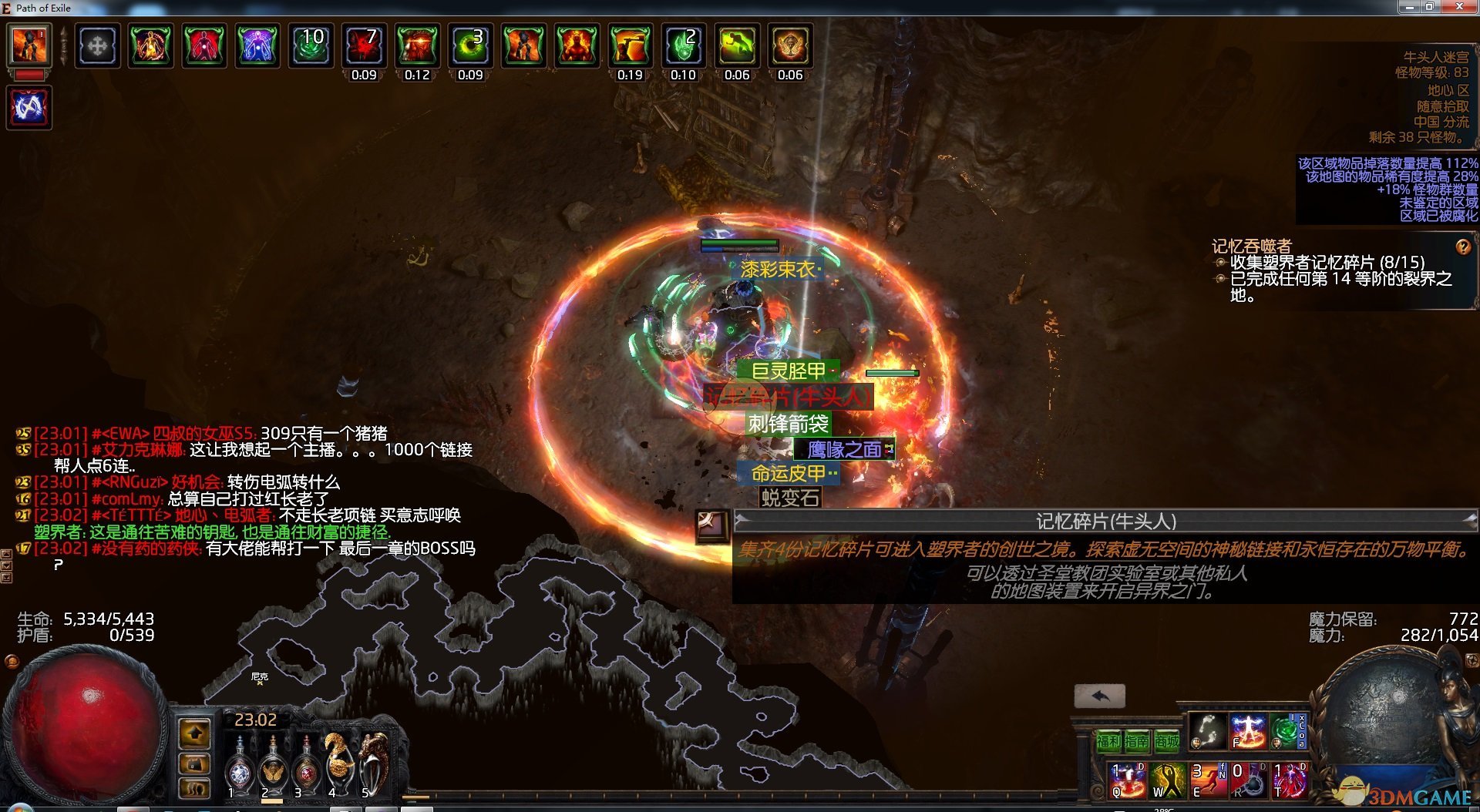
Task: Open the 福利 (welfare) button
Action: (x=1108, y=741)
